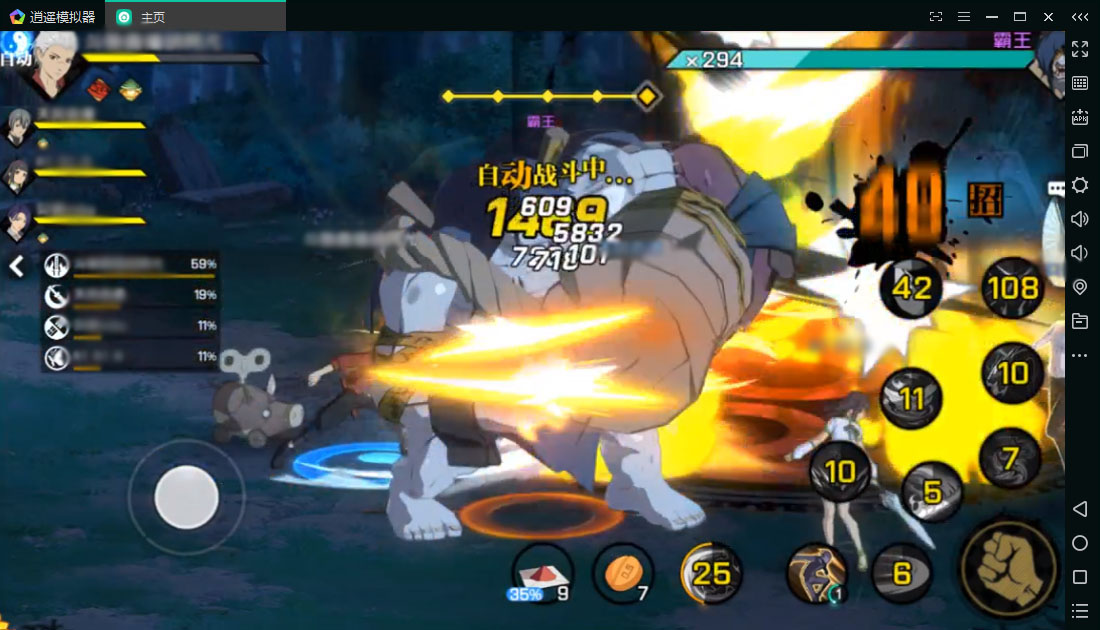Activate the skill showing cooldown 108
This screenshot has width=1100, height=630.
1012,288
